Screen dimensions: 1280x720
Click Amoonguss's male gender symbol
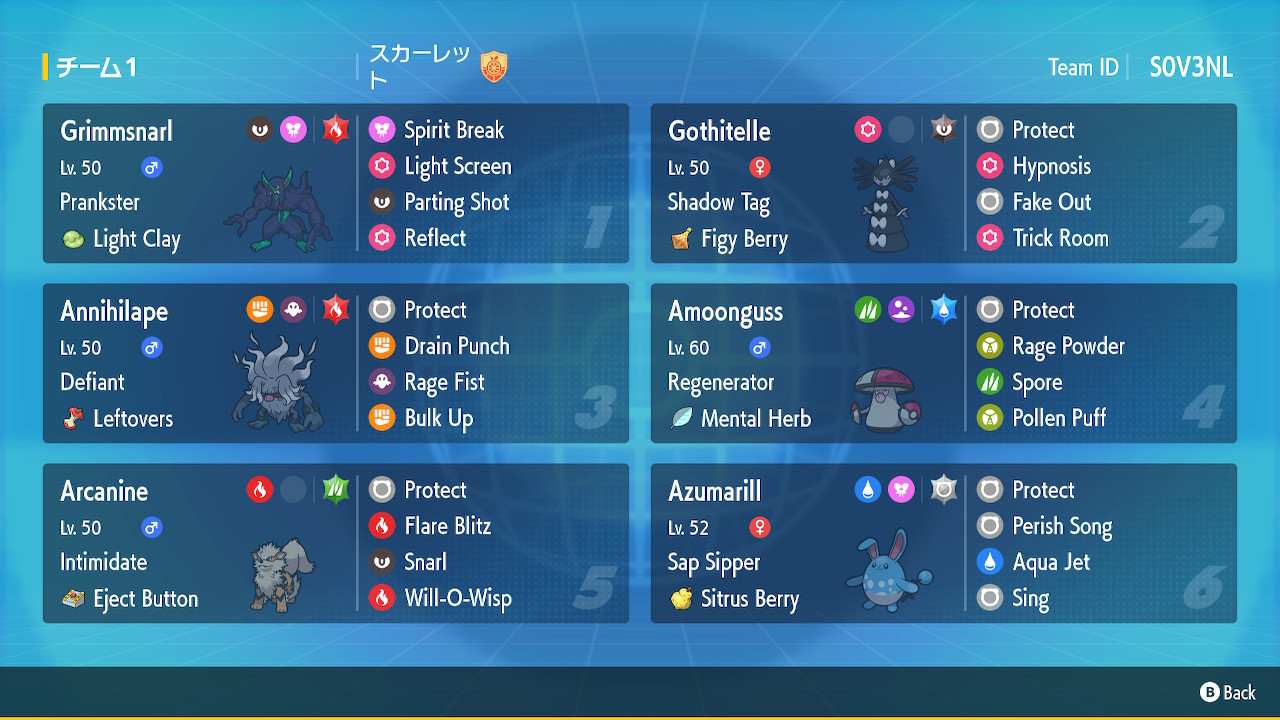click(x=759, y=348)
